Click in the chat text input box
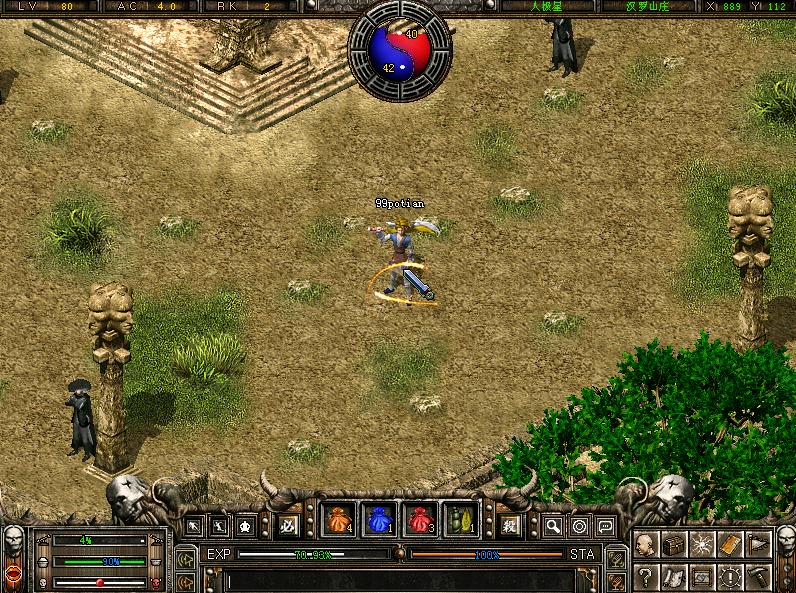Viewport: 796px width, 593px height. click(x=400, y=579)
